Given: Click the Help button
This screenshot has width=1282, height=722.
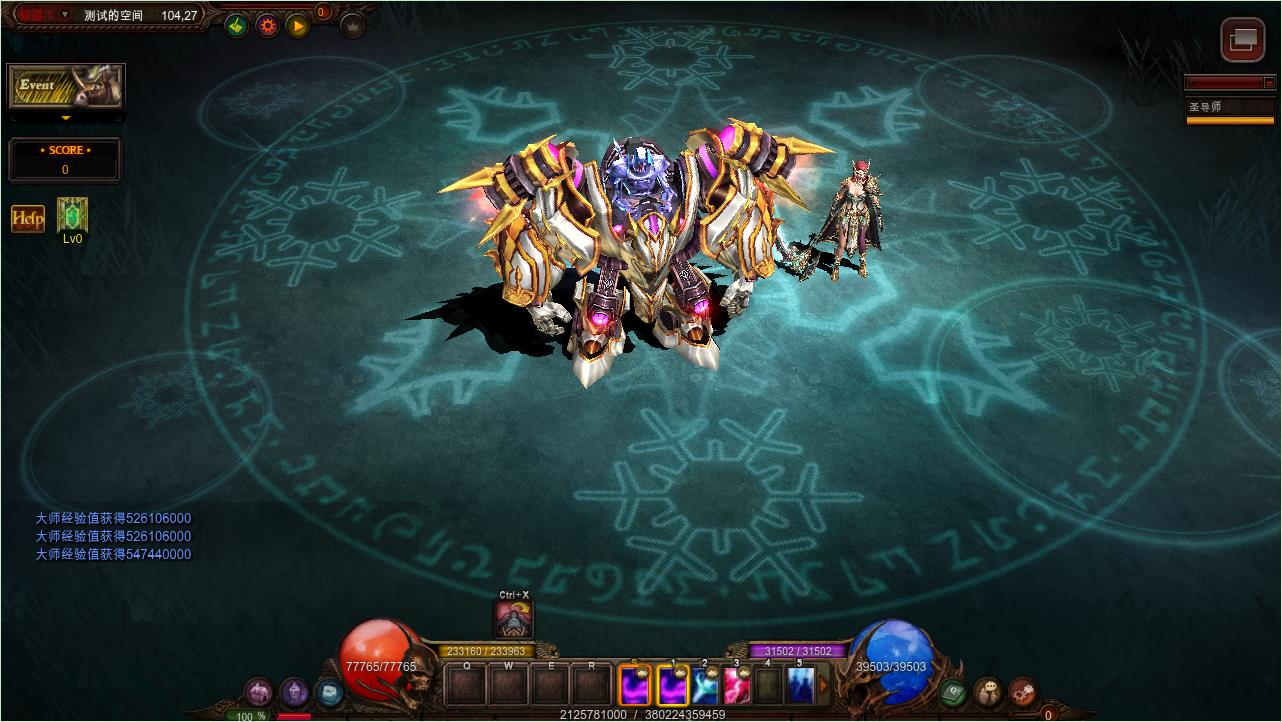Looking at the screenshot, I should (27, 218).
